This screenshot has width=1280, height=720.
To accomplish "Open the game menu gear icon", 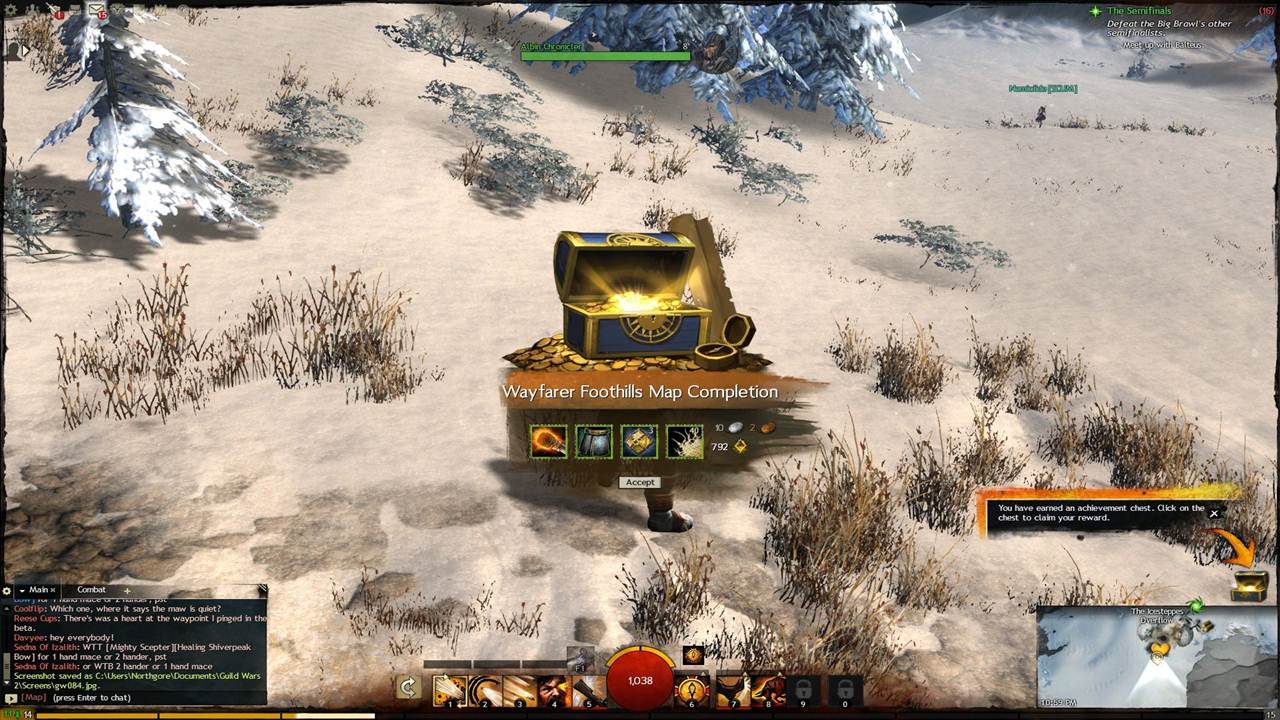I will pos(12,11).
